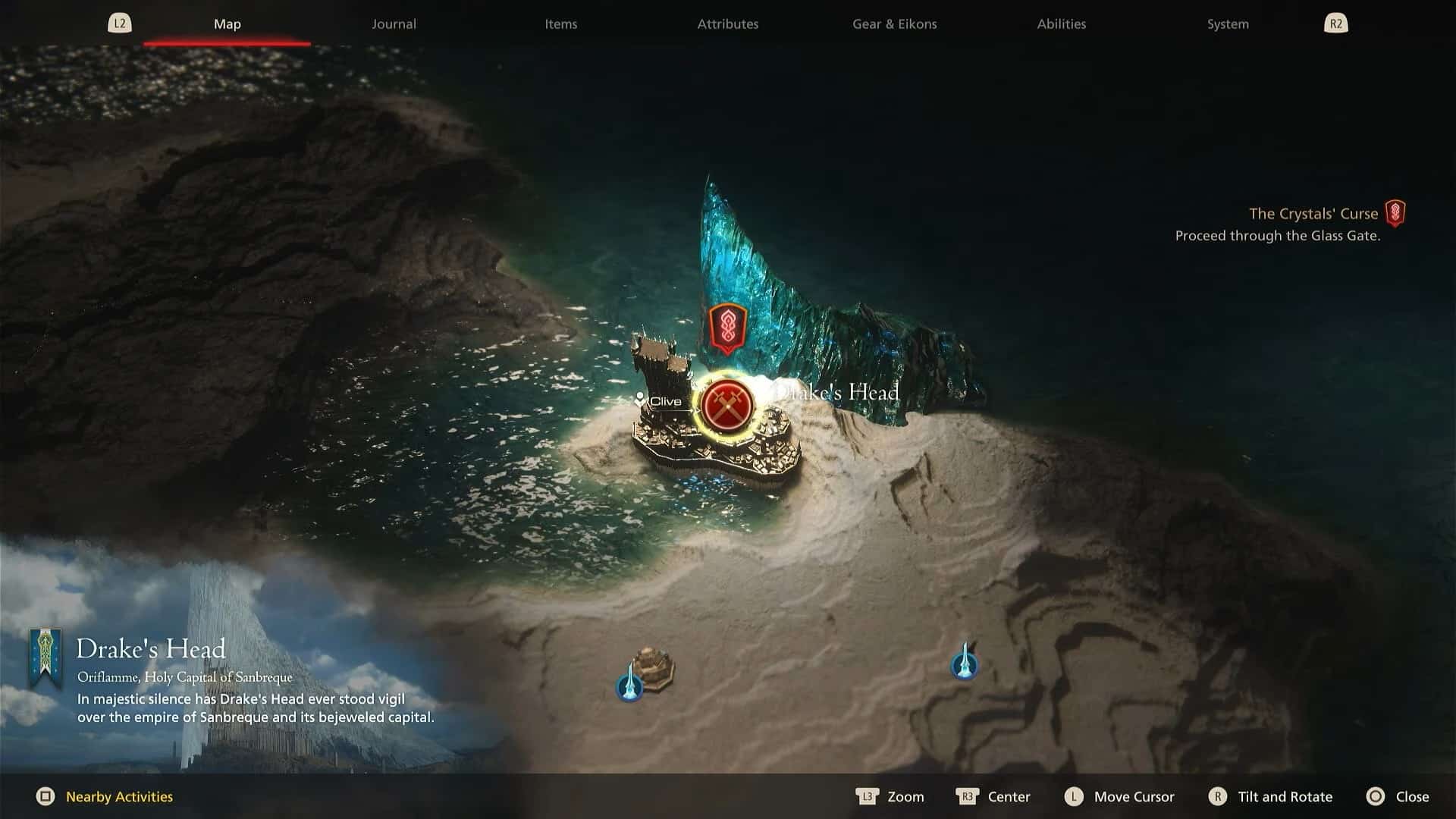Click the R3 stick icon next to Center
1456x819 pixels.
click(967, 797)
